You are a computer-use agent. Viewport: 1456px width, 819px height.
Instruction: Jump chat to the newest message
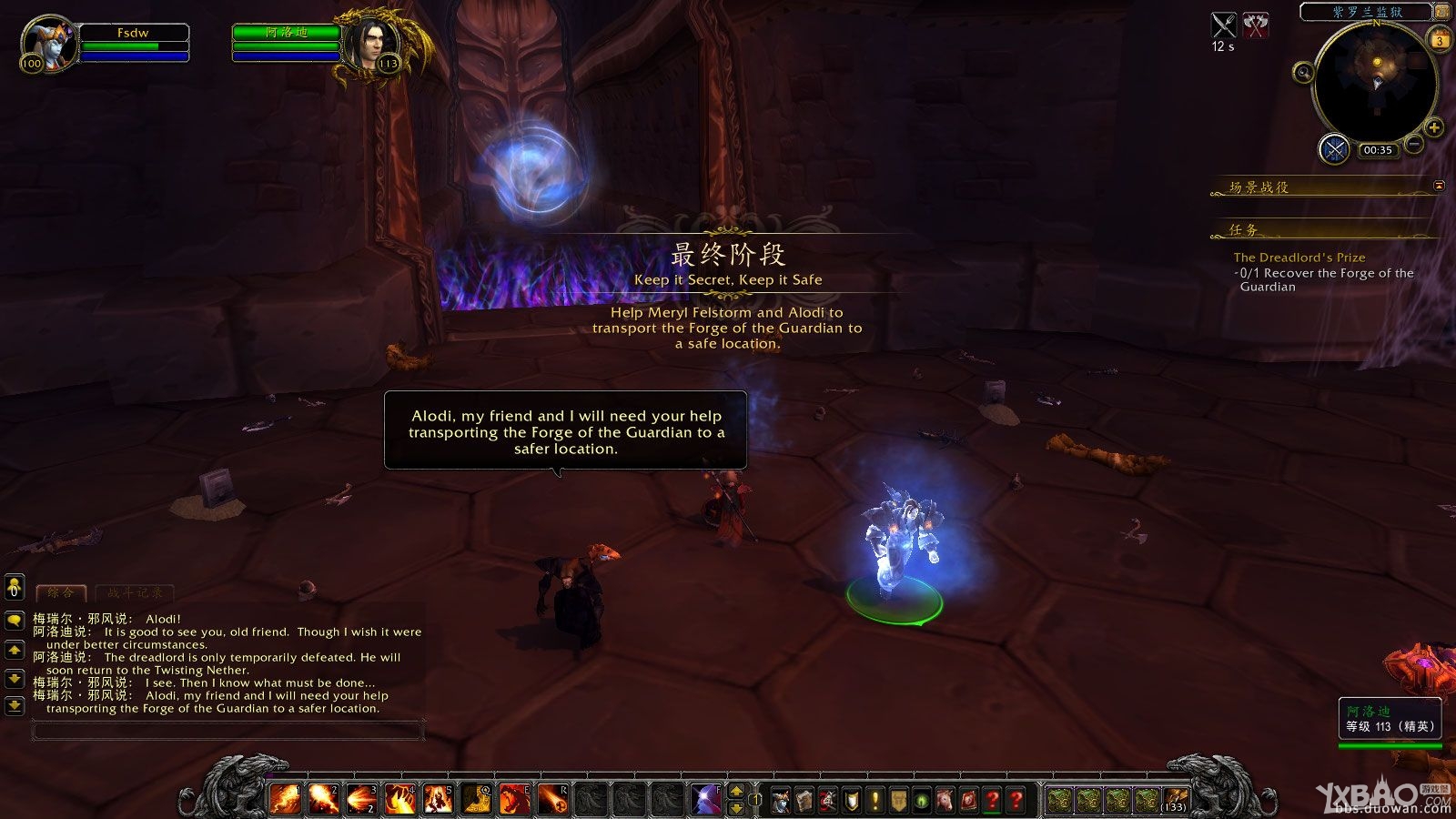point(15,705)
